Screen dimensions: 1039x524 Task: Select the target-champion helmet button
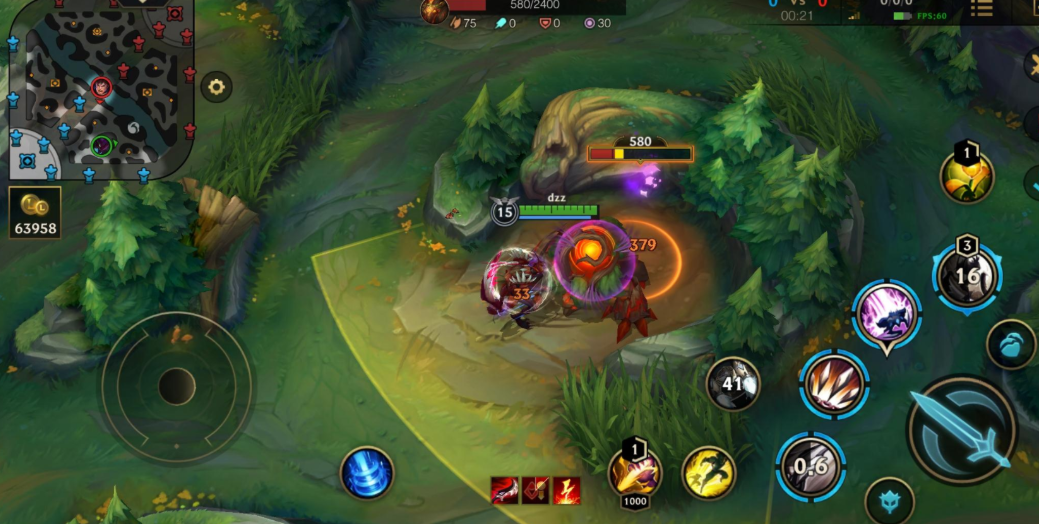coord(889,499)
